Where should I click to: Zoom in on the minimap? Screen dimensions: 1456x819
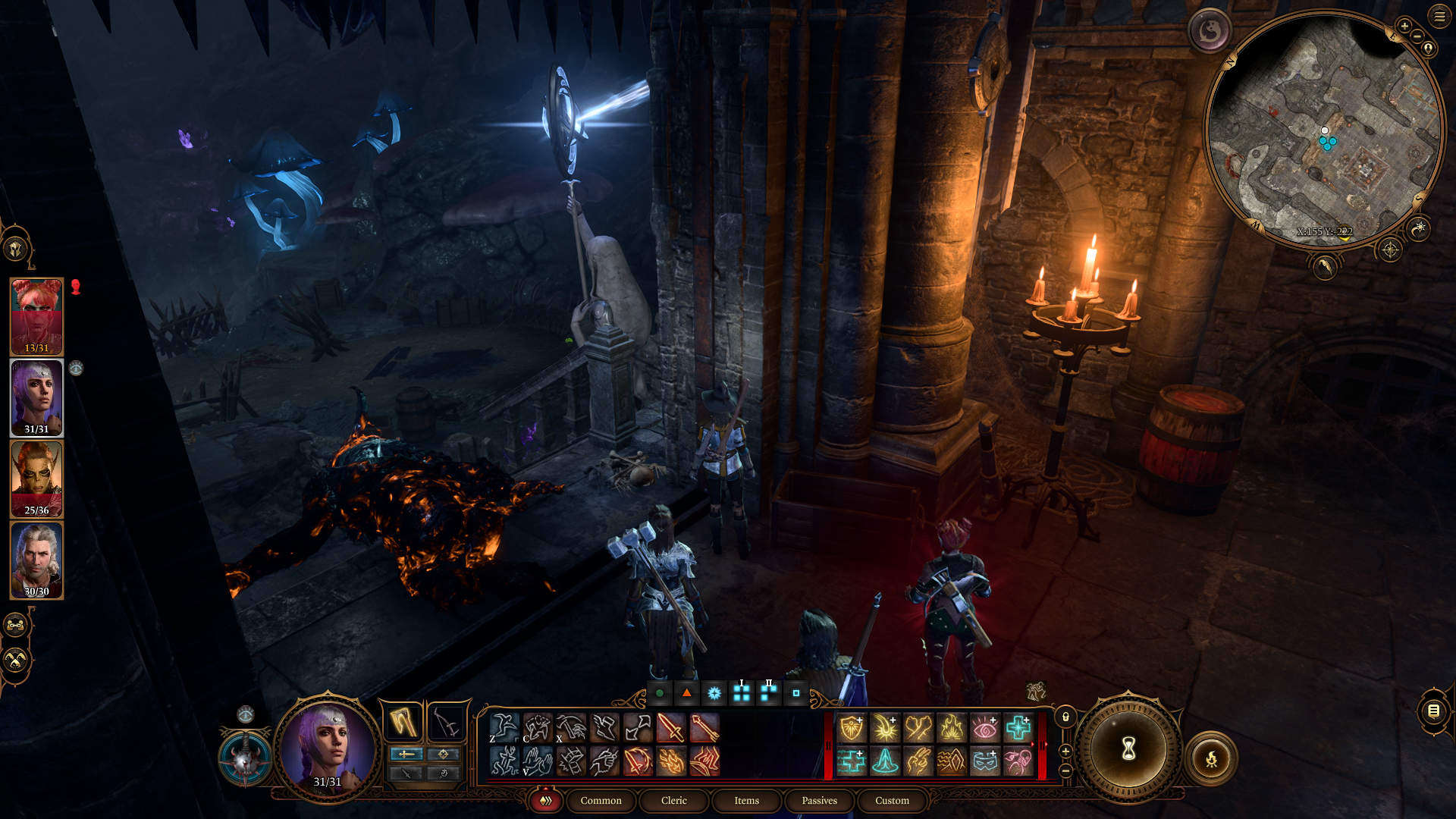(x=1404, y=26)
